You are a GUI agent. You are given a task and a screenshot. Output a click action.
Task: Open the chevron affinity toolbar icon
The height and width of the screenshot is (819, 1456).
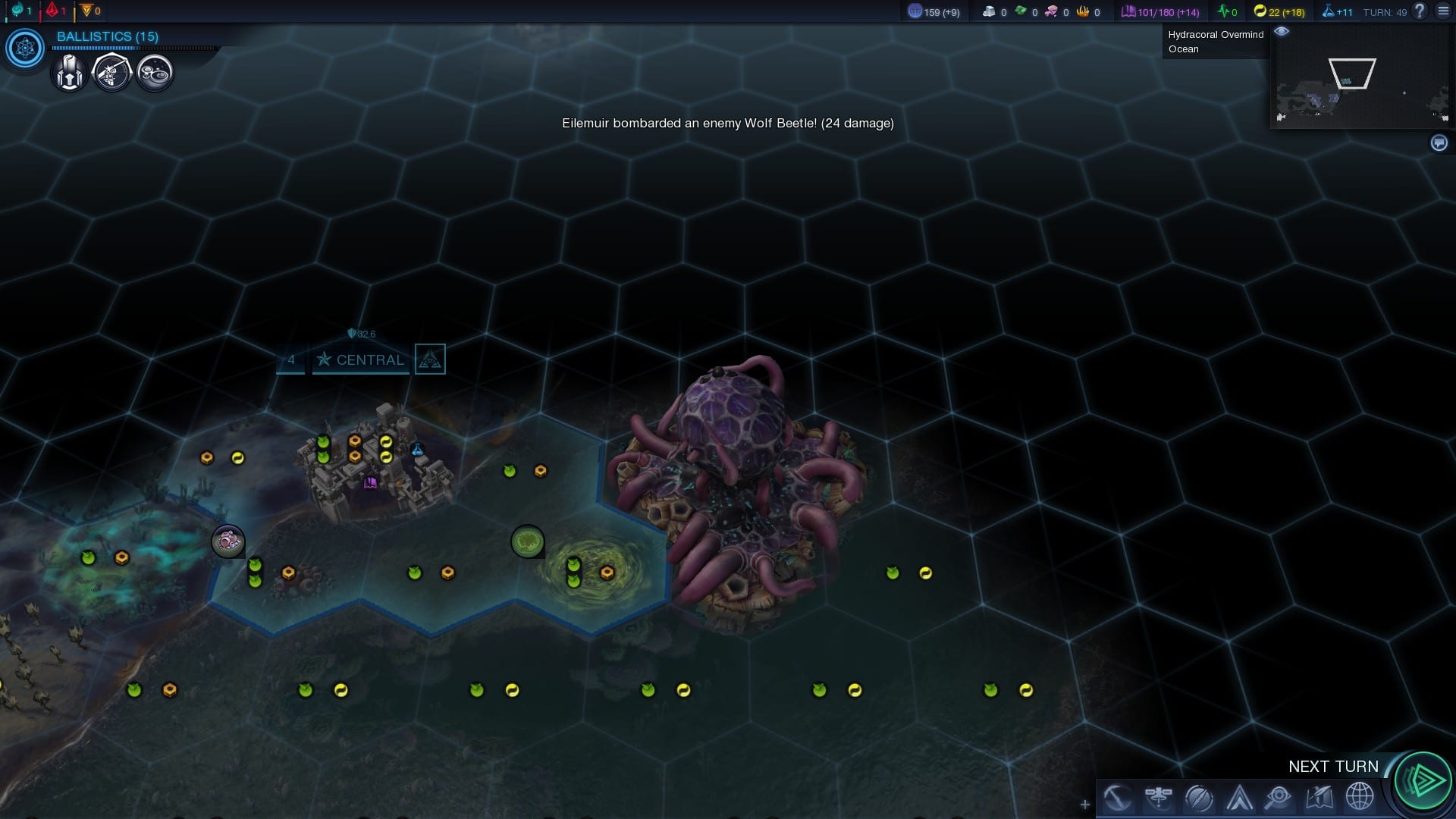[x=1239, y=797]
